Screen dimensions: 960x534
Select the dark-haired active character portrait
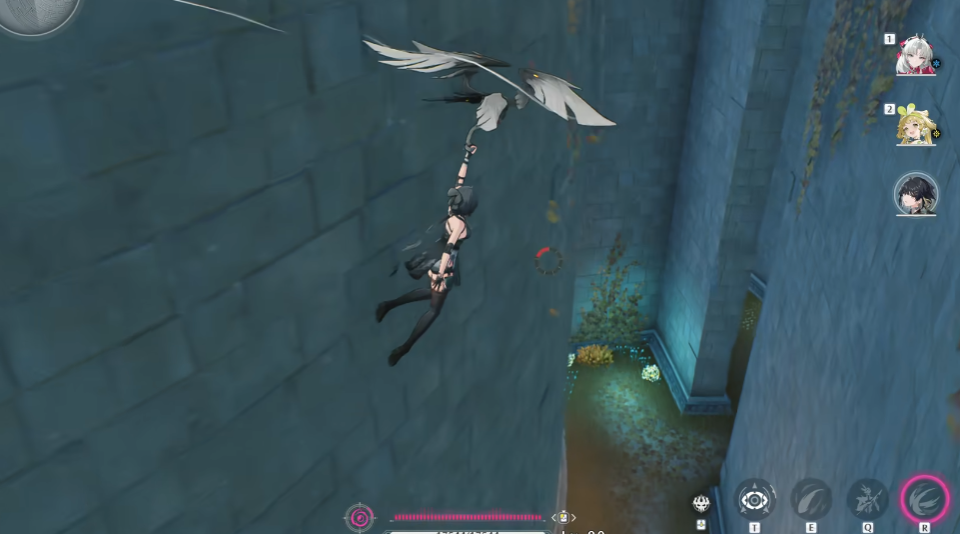click(x=915, y=195)
